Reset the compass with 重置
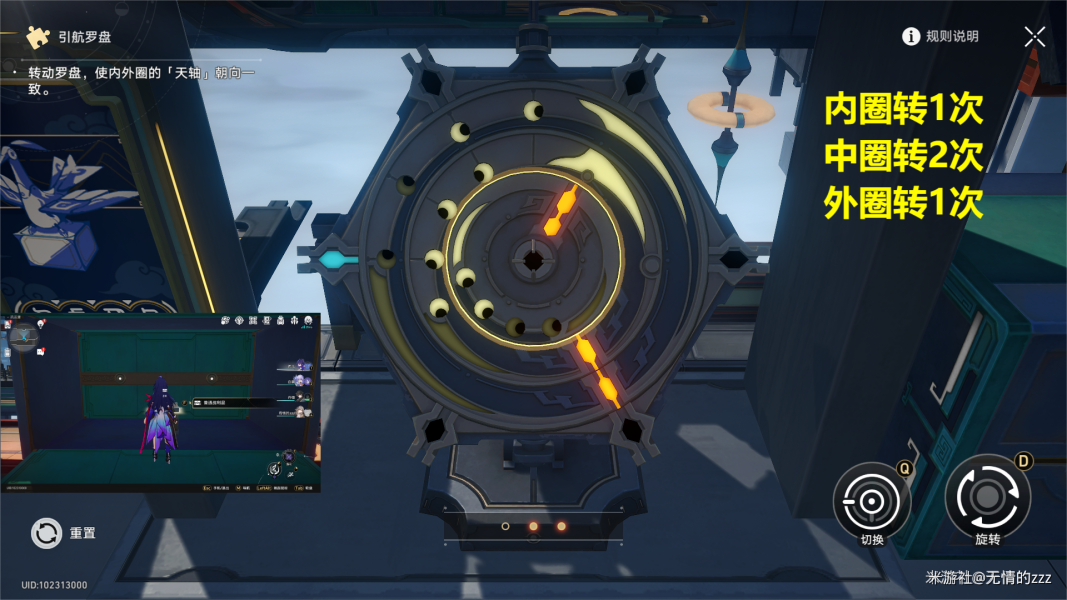 (47, 533)
